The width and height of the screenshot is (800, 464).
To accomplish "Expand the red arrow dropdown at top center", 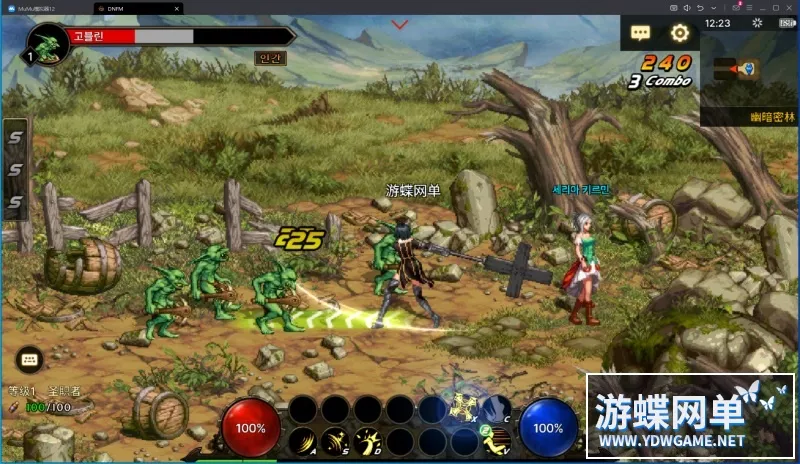I will coord(400,24).
